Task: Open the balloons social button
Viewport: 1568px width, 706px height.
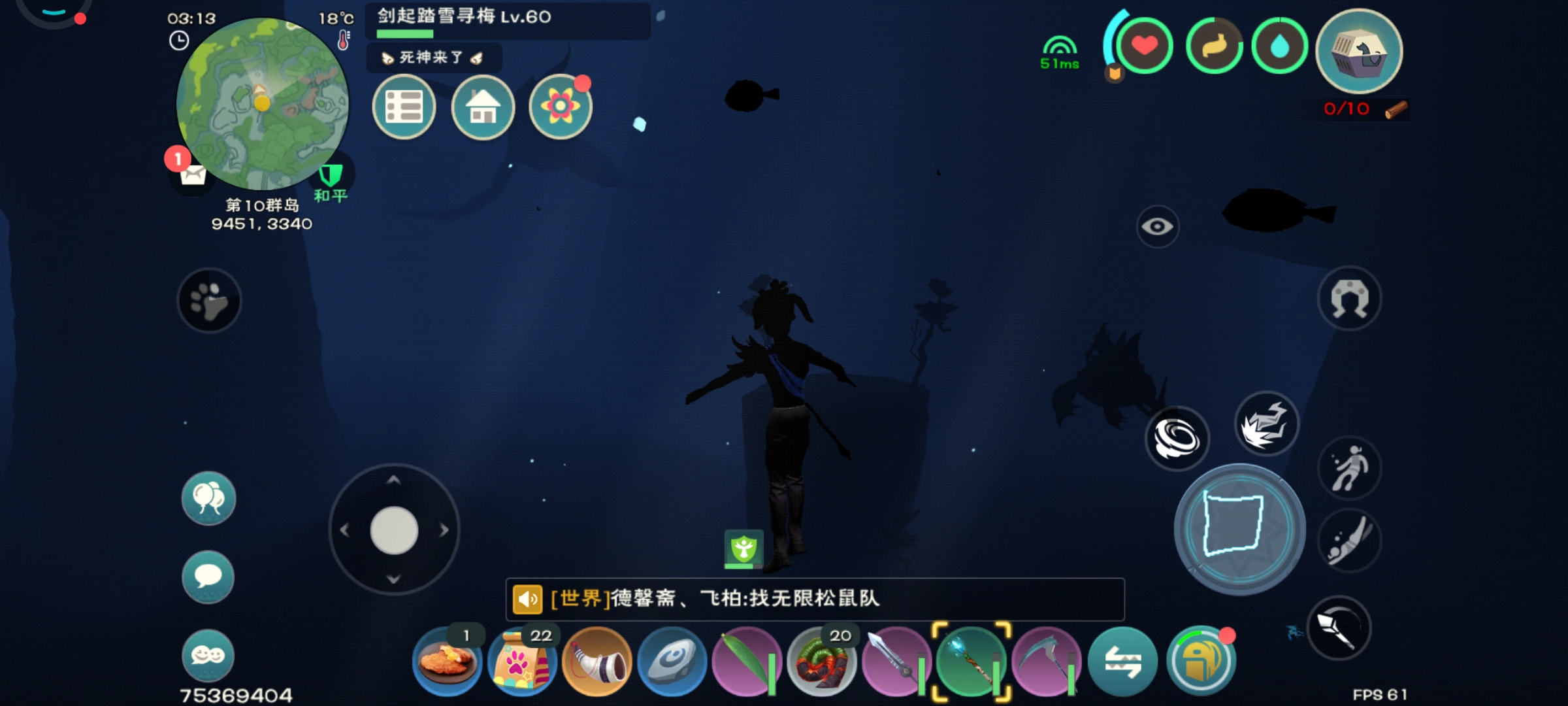Action: tap(208, 498)
